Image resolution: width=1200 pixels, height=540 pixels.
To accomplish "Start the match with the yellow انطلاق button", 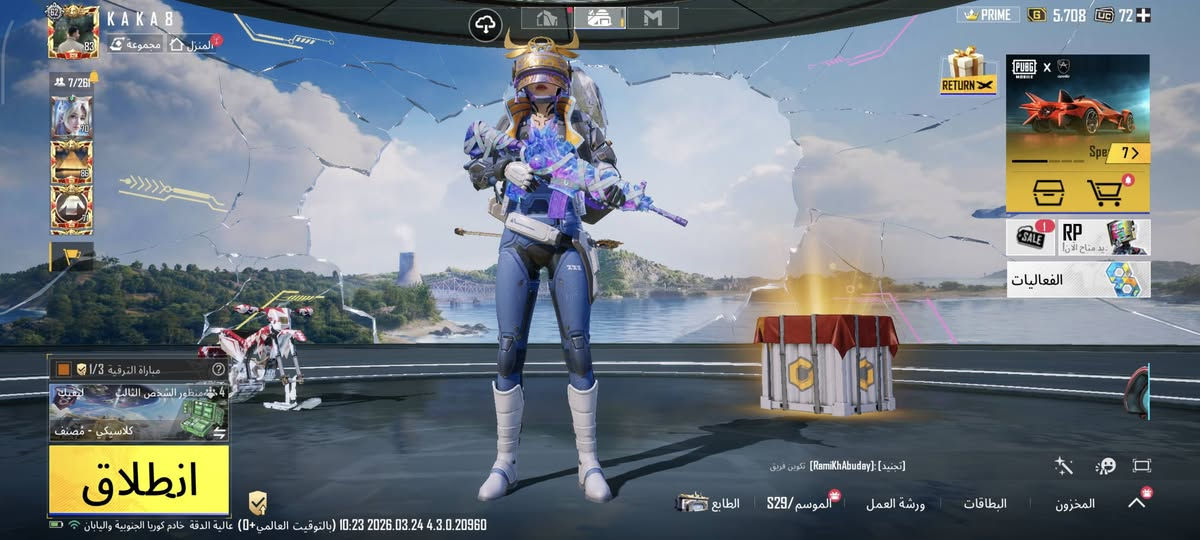I will pyautogui.click(x=139, y=480).
